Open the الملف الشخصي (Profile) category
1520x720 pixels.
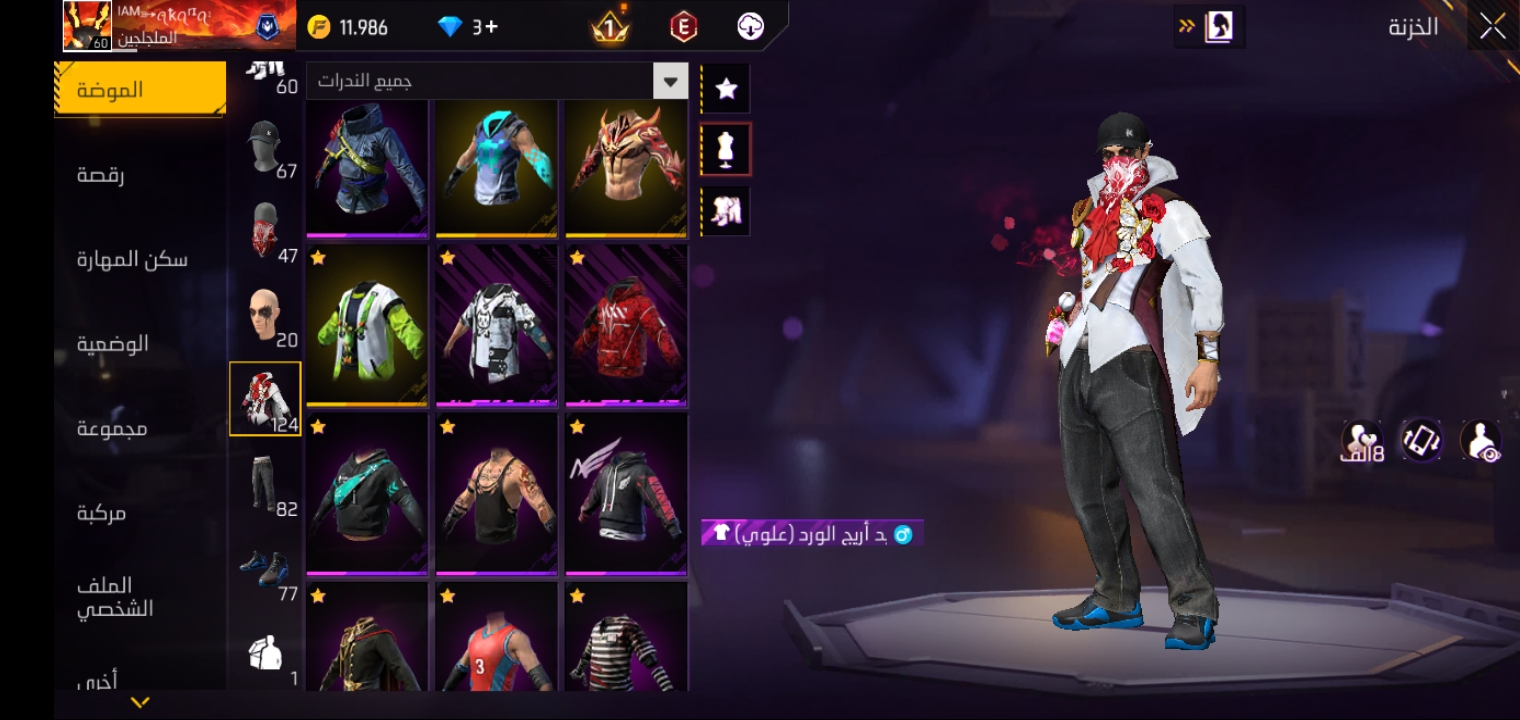tap(115, 597)
